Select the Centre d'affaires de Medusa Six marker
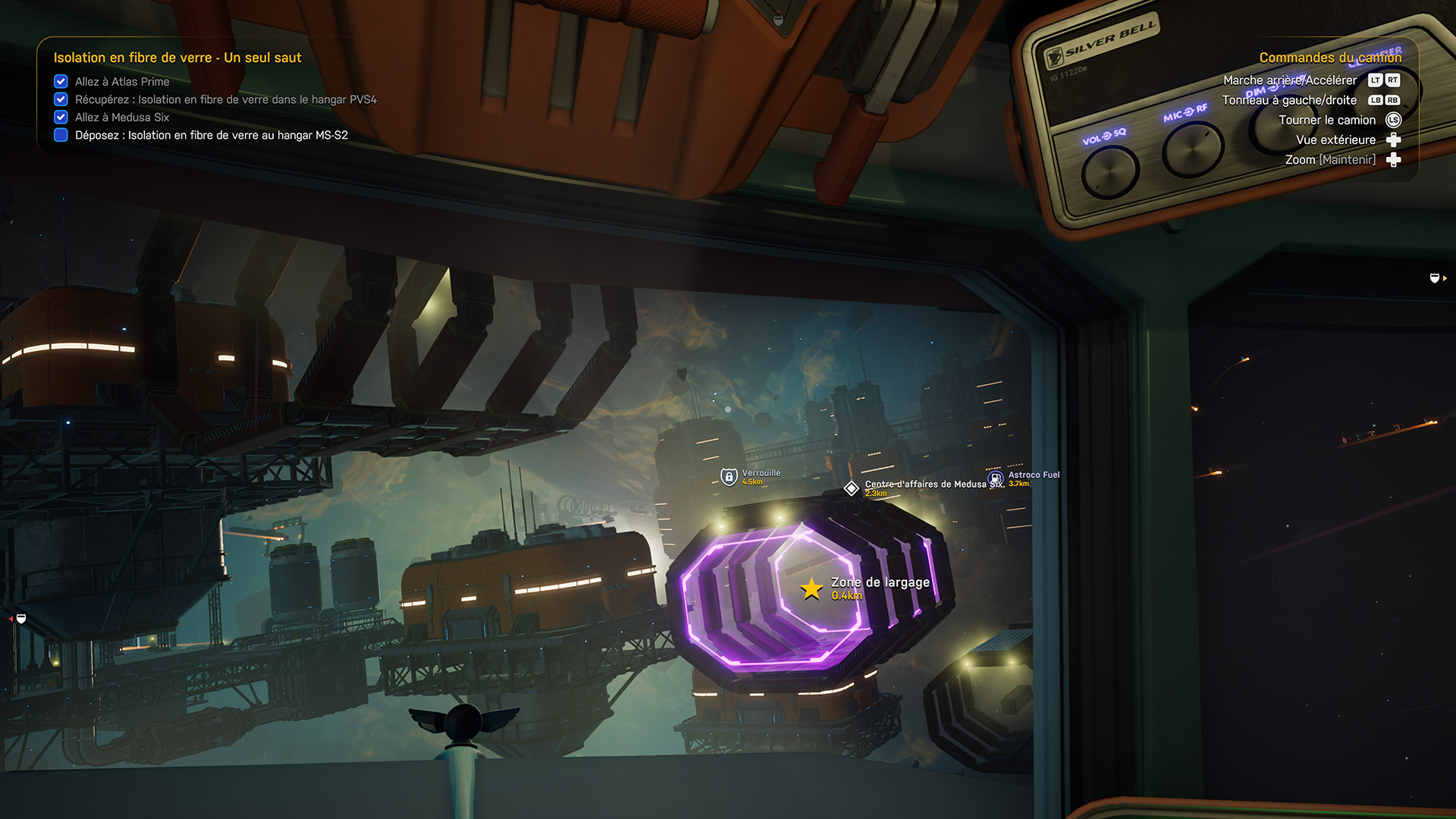The width and height of the screenshot is (1456, 819). [852, 488]
